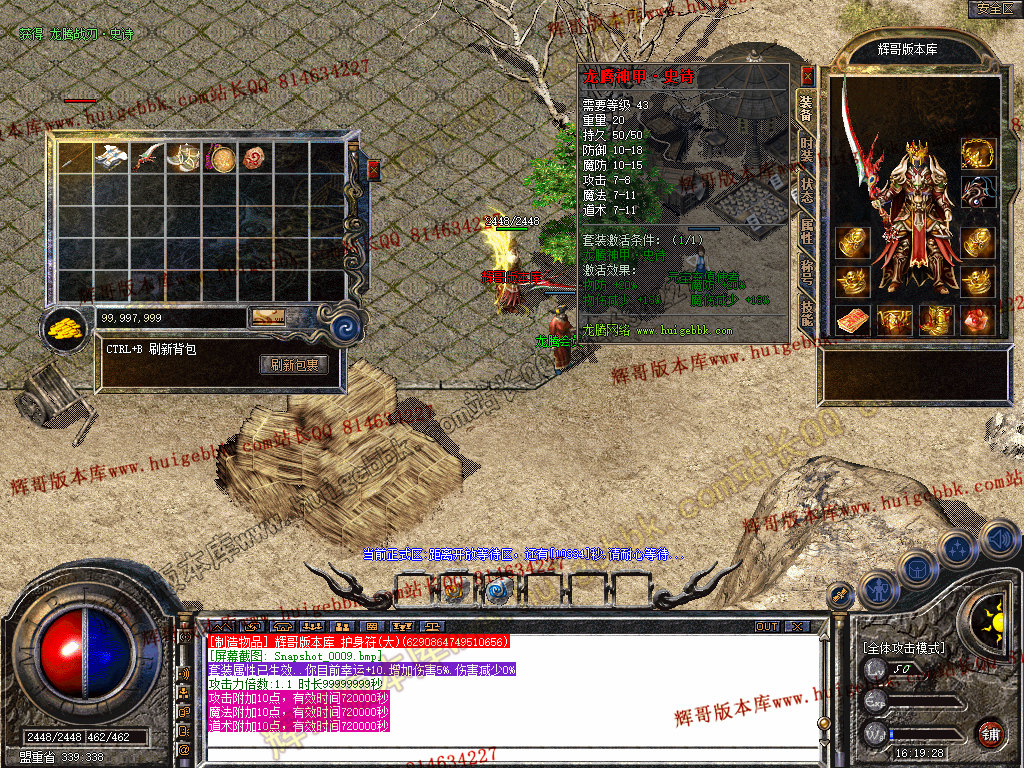This screenshot has width=1024, height=768.
Task: Toggle the sound speaker round button
Action: (x=999, y=540)
